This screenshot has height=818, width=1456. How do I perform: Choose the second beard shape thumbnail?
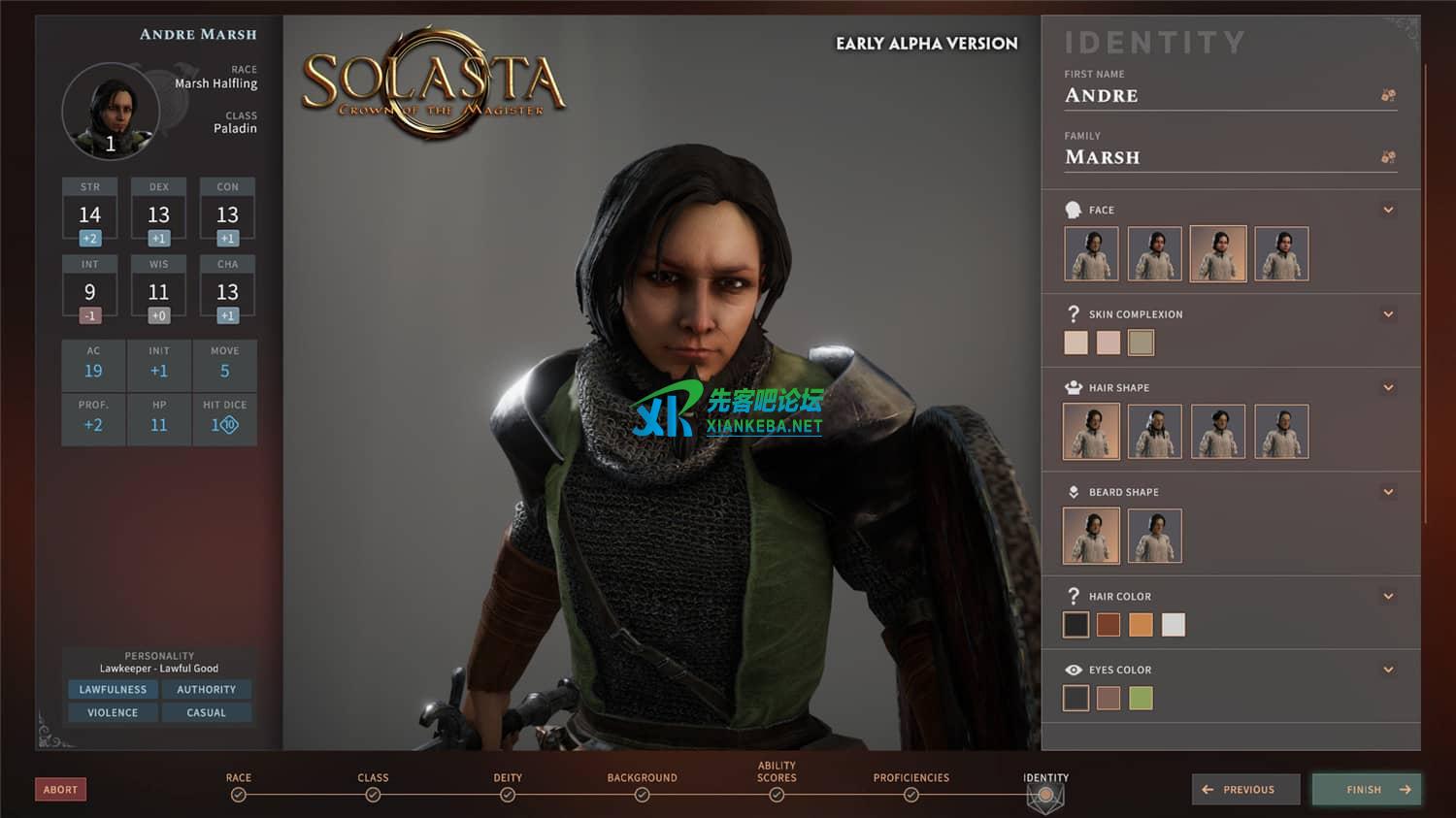[1154, 536]
